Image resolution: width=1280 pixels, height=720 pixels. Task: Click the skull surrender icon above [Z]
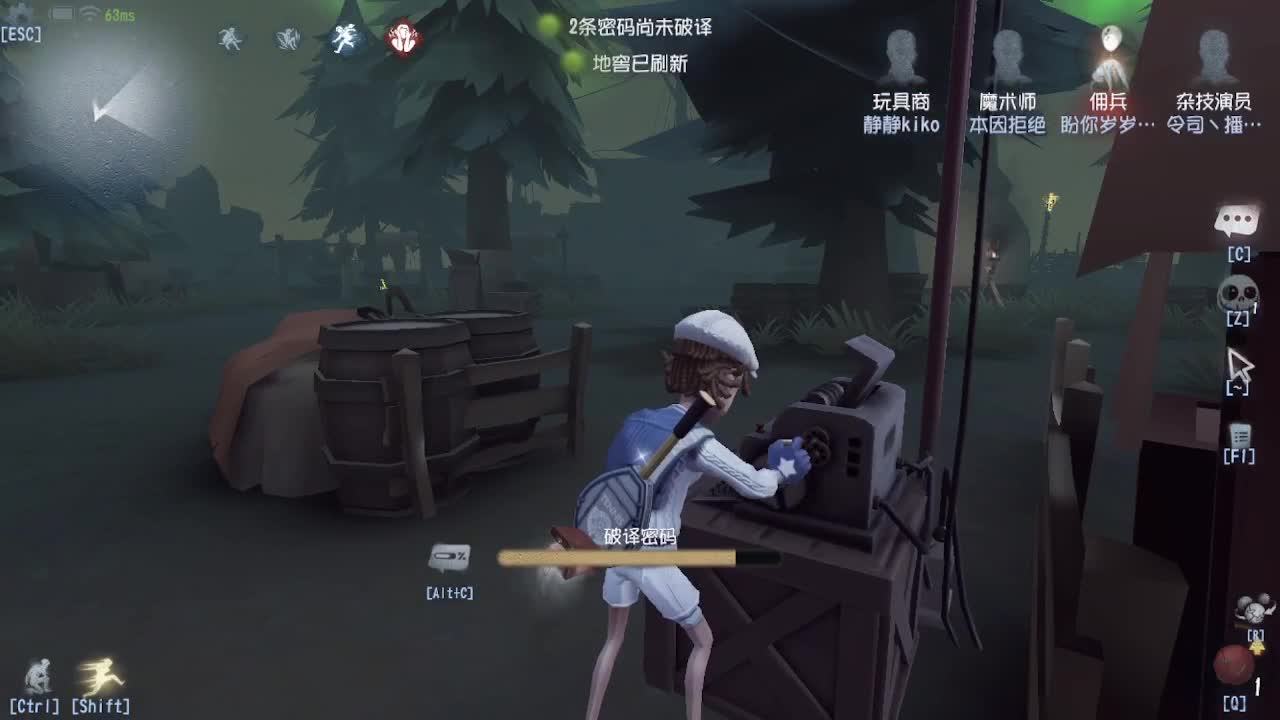coord(1240,291)
